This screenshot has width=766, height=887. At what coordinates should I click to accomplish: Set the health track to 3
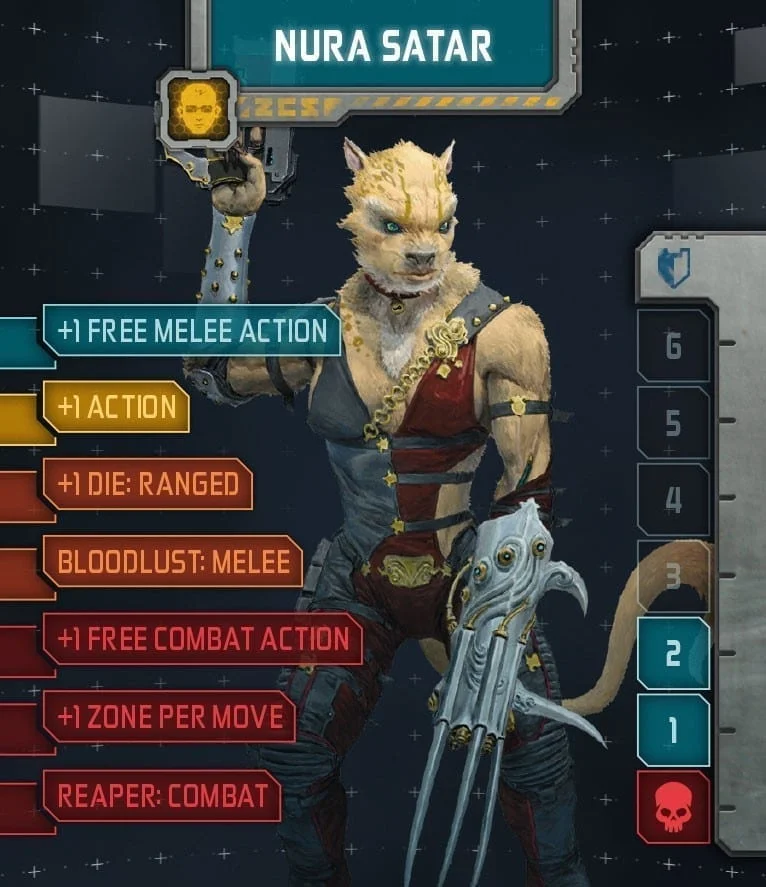click(x=673, y=576)
